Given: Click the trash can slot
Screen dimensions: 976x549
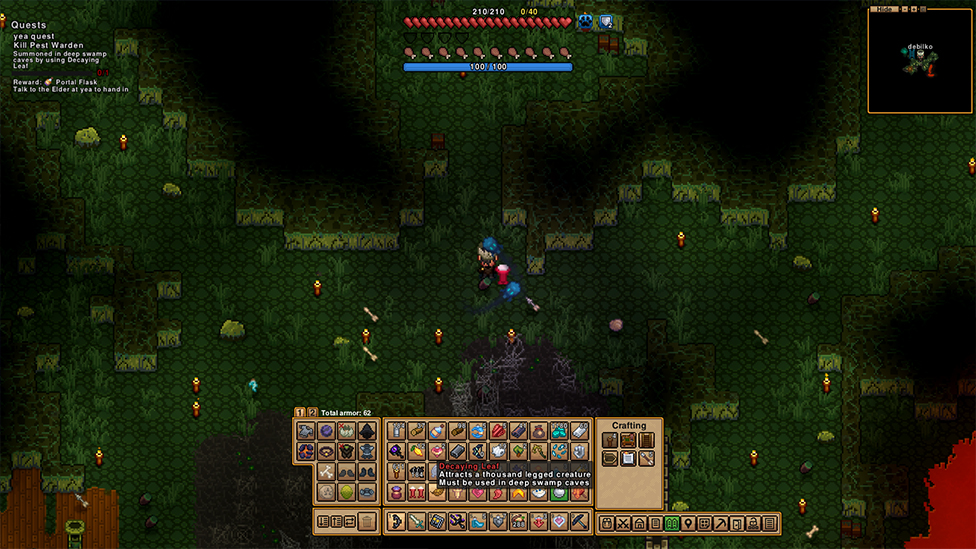Looking at the screenshot, I should [368, 521].
